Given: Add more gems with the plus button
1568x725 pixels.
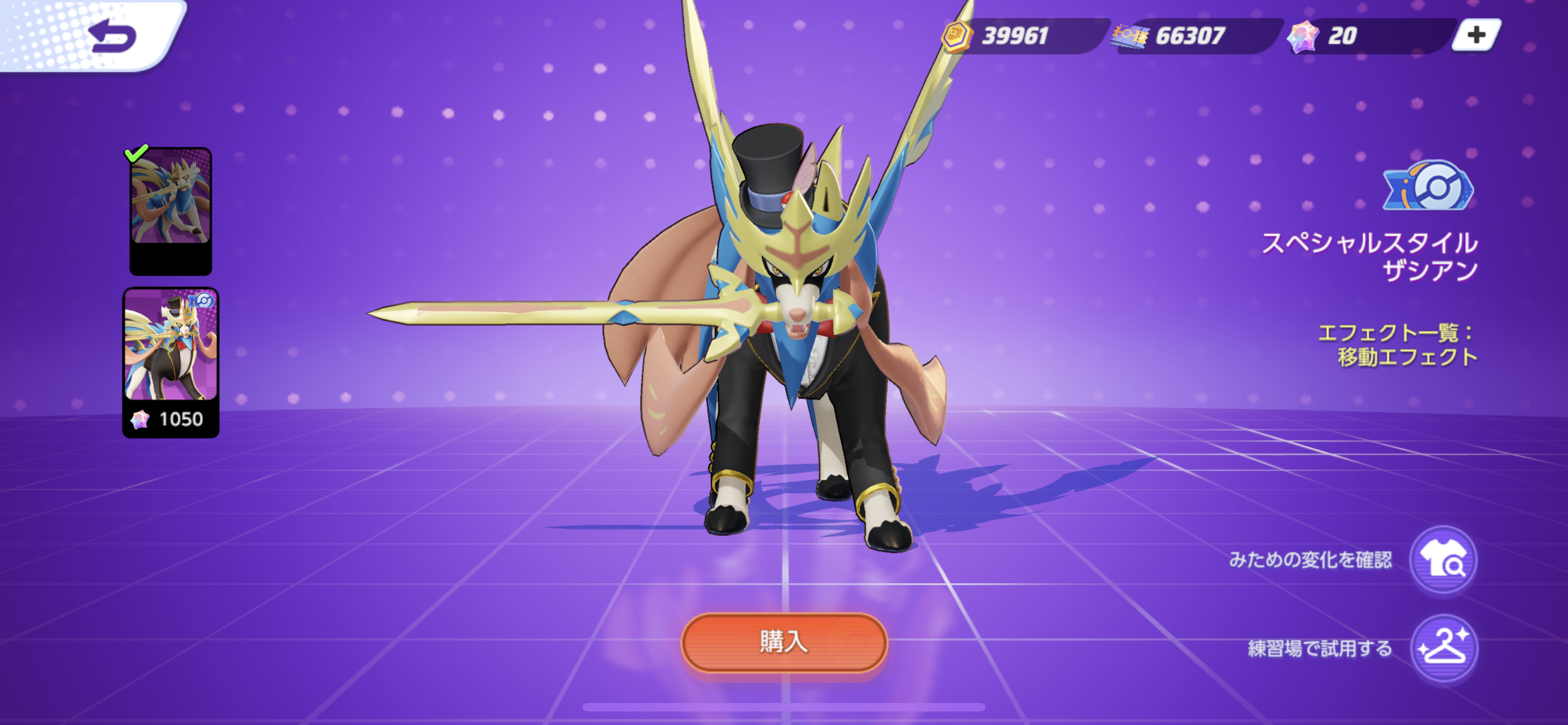Looking at the screenshot, I should [1475, 36].
